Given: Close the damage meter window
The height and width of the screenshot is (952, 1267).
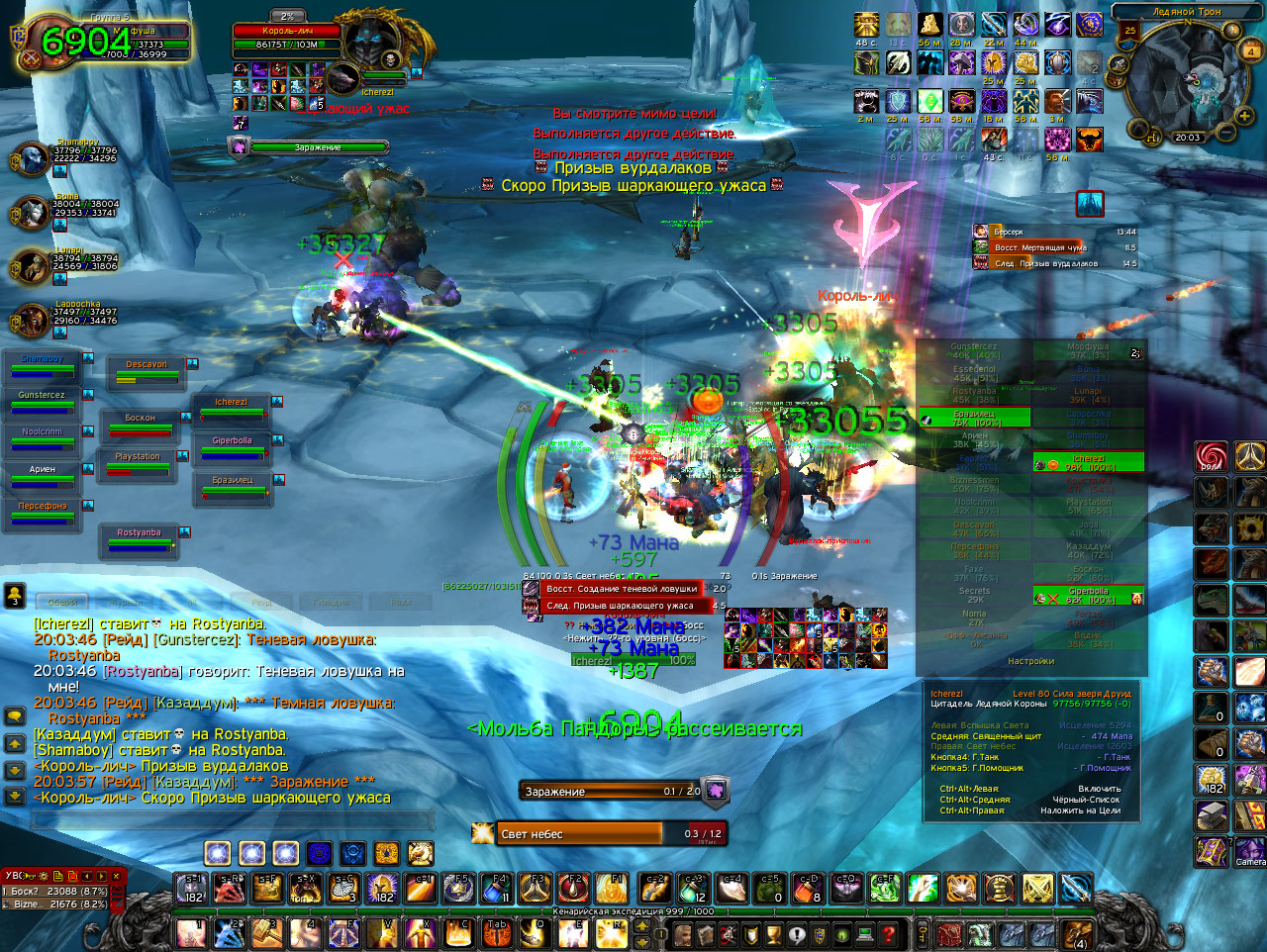Looking at the screenshot, I should coord(117,876).
